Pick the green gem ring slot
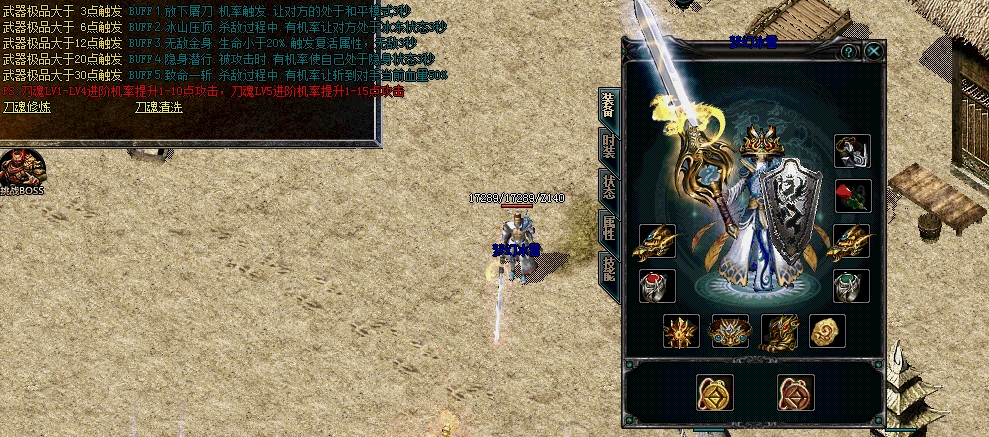 852,286
